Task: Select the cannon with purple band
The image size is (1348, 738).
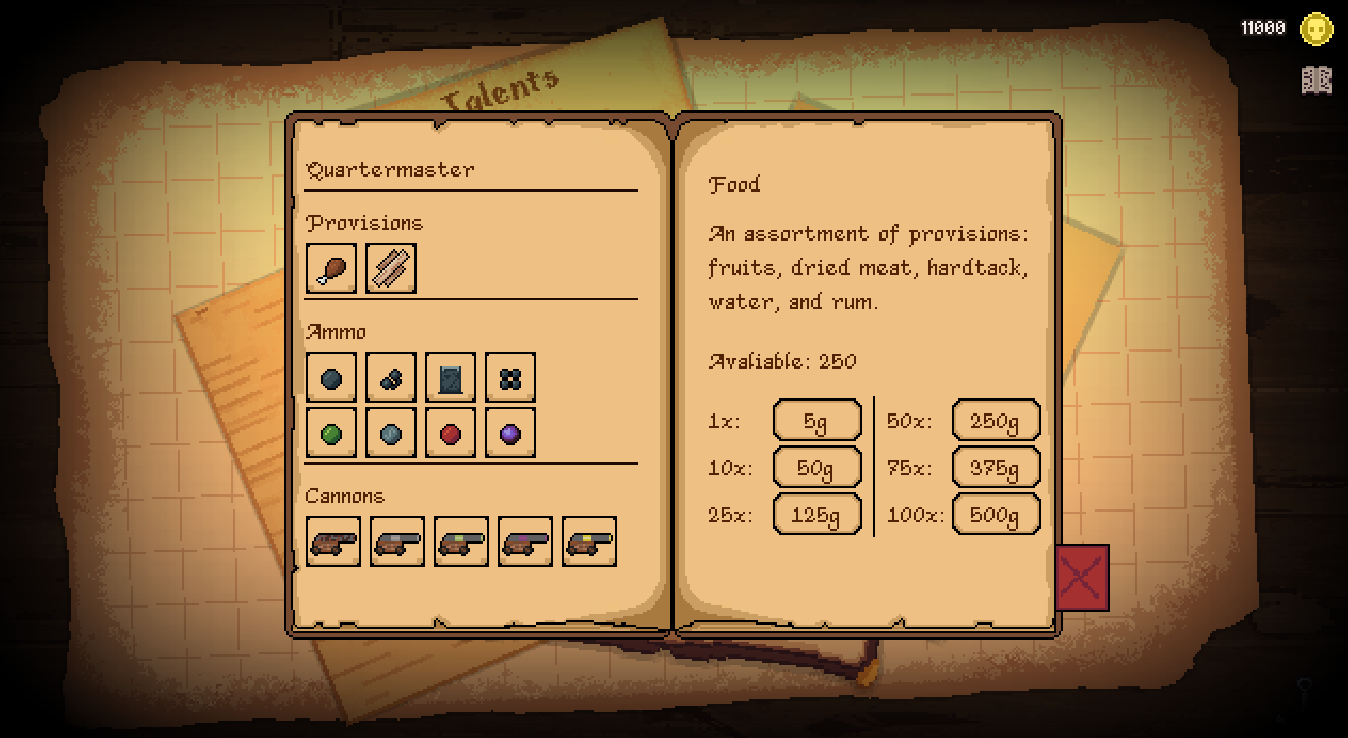Action: 525,542
